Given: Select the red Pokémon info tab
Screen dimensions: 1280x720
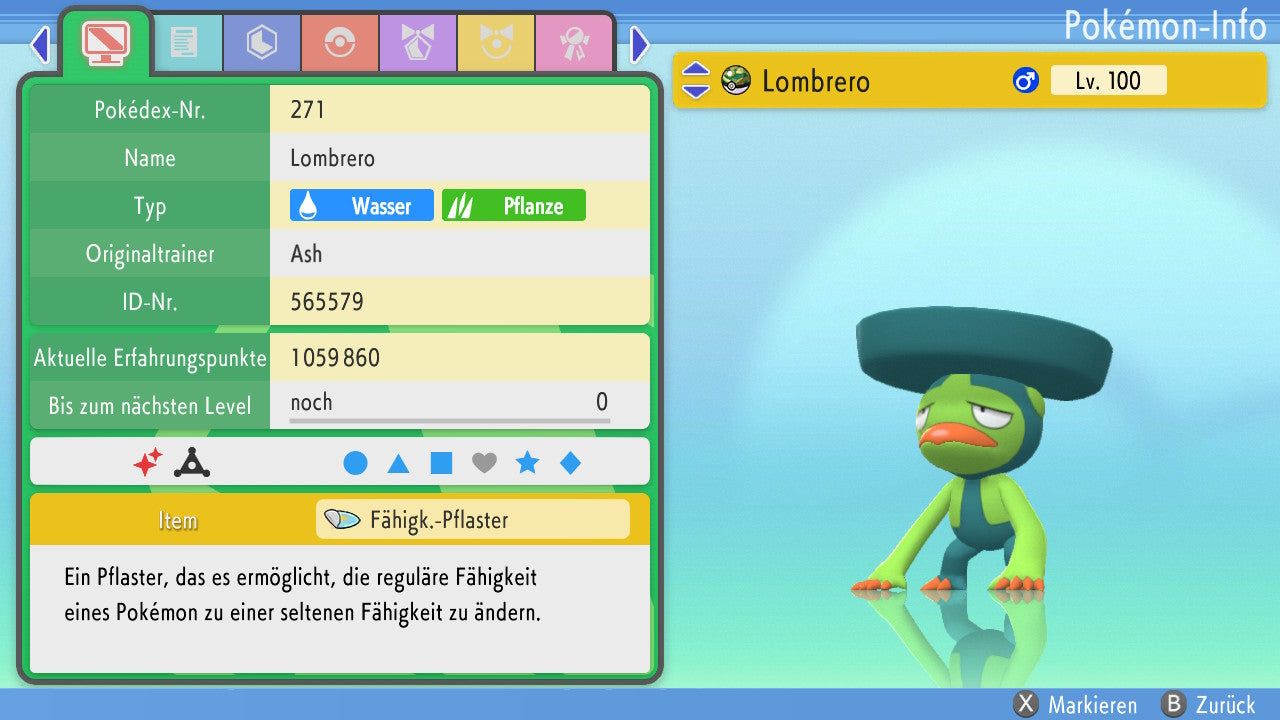Looking at the screenshot, I should point(106,43).
